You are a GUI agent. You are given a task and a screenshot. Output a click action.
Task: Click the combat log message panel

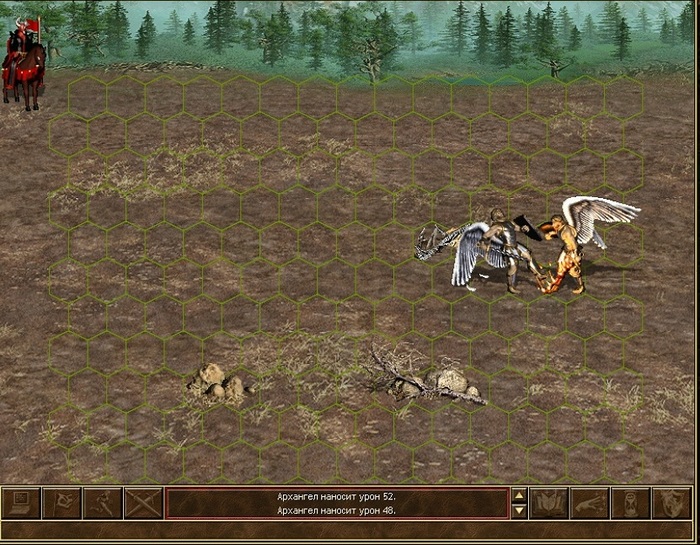pyautogui.click(x=336, y=503)
